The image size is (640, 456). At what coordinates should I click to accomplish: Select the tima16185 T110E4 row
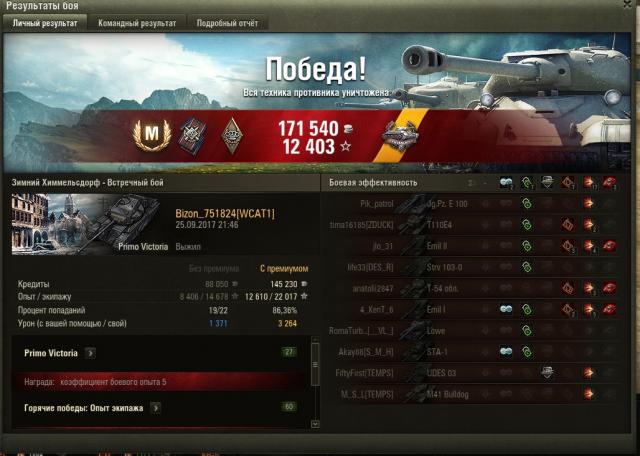tap(470, 225)
